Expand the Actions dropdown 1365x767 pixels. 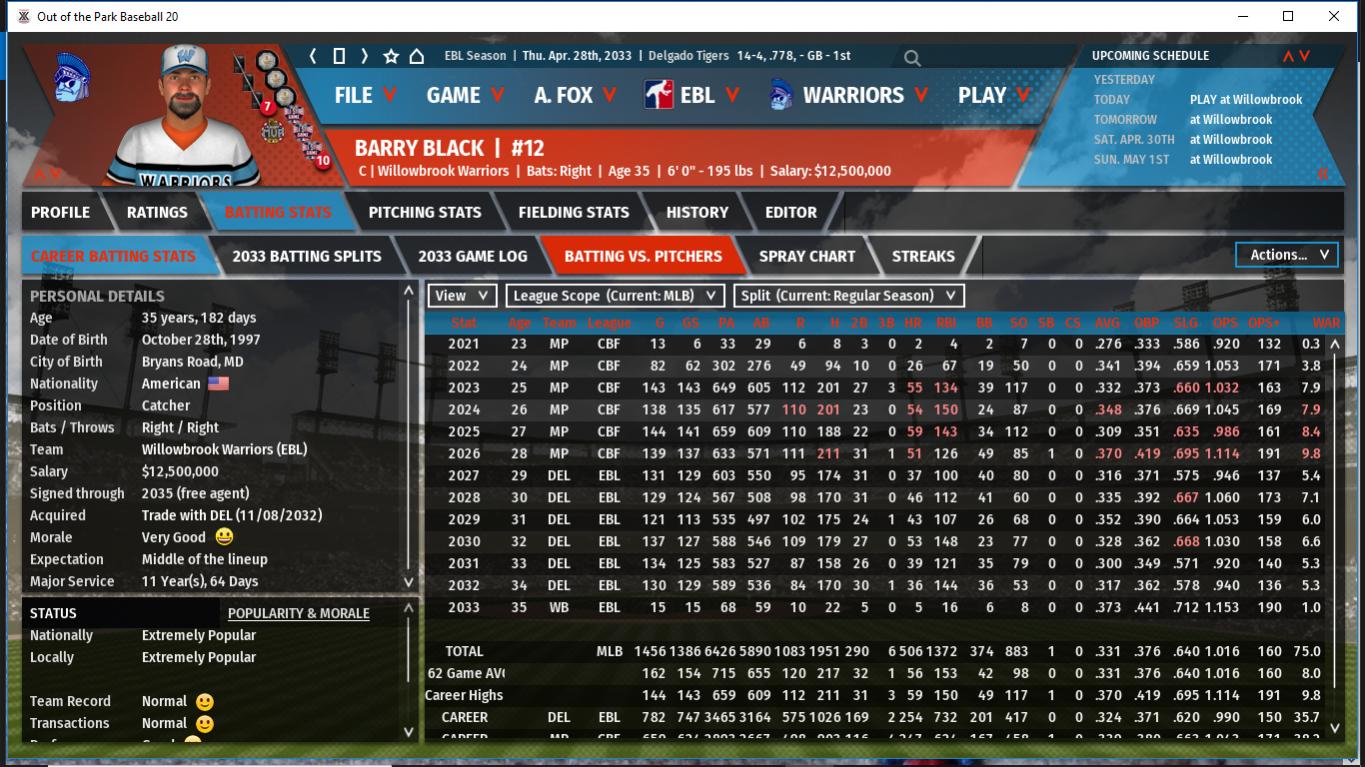1287,255
